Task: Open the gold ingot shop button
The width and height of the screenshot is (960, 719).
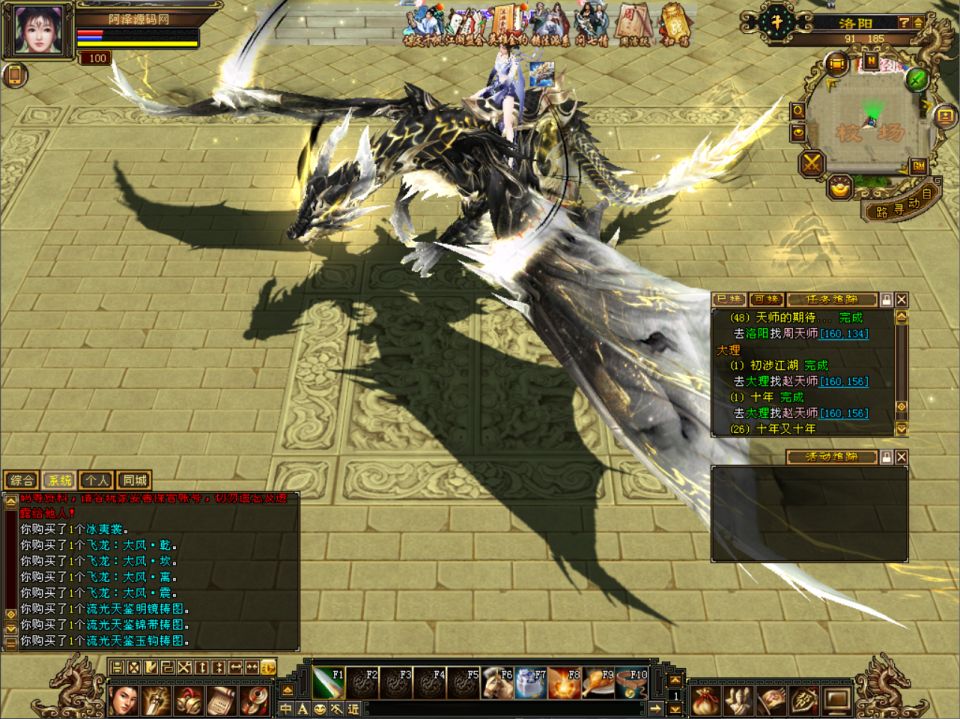Action: 841,186
